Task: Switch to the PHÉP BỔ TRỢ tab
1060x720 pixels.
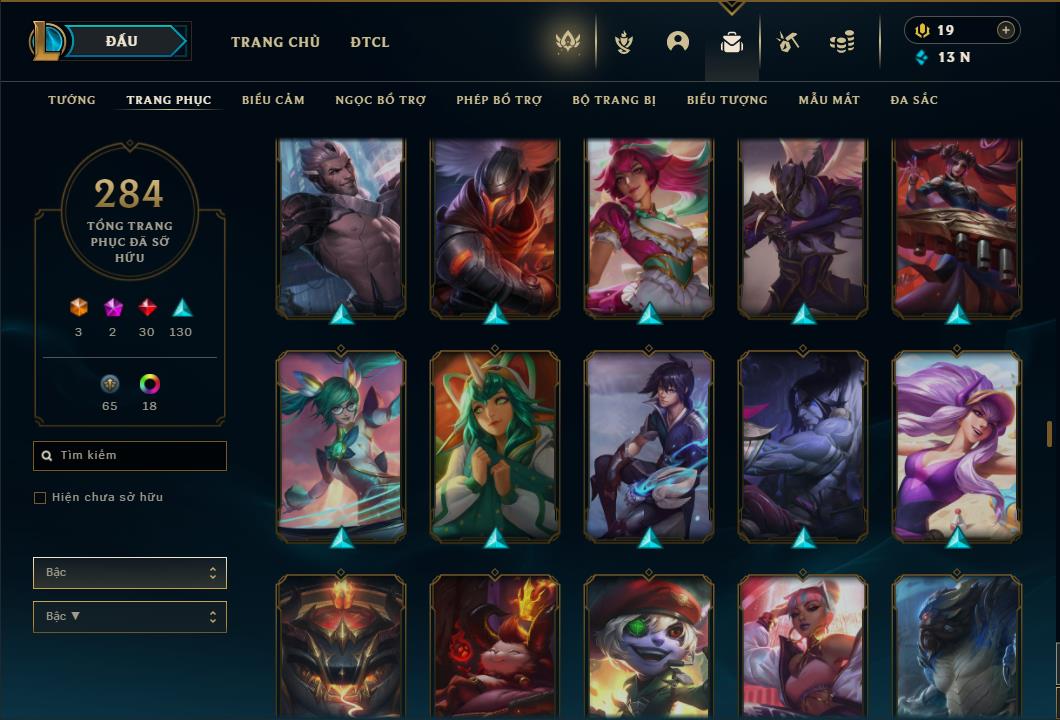Action: (x=499, y=100)
